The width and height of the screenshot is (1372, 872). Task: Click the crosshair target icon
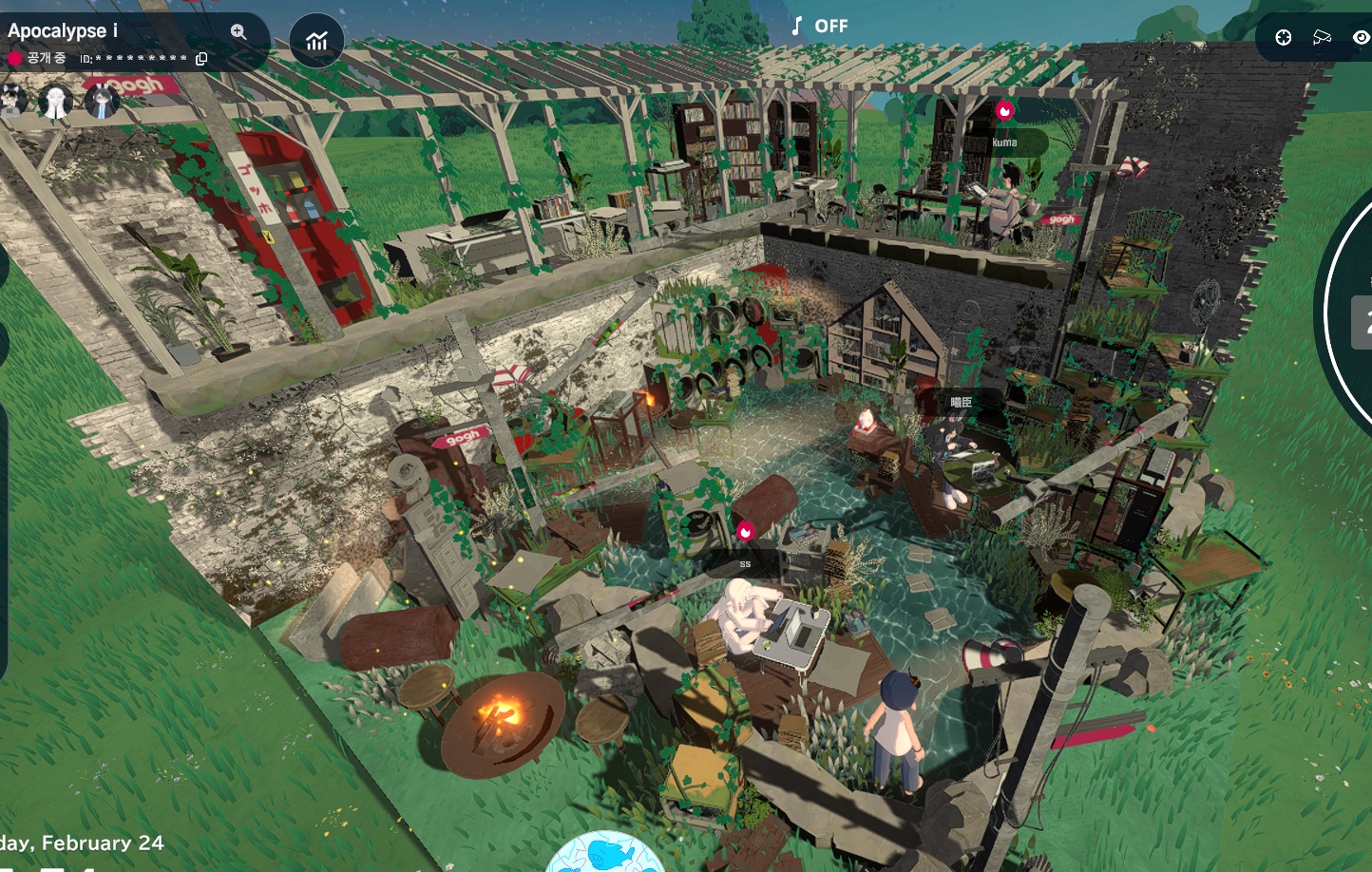click(1284, 37)
